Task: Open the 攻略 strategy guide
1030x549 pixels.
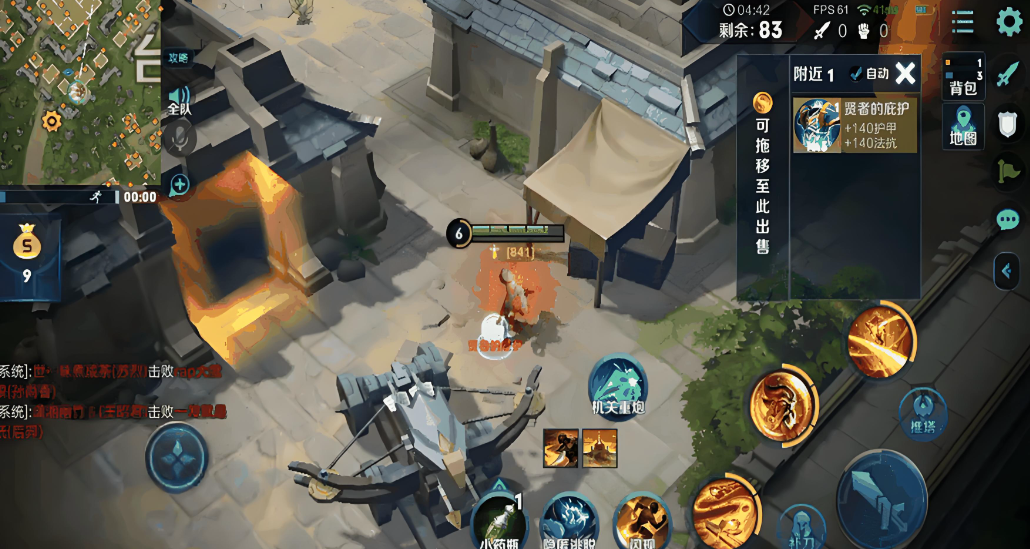Action: [178, 58]
